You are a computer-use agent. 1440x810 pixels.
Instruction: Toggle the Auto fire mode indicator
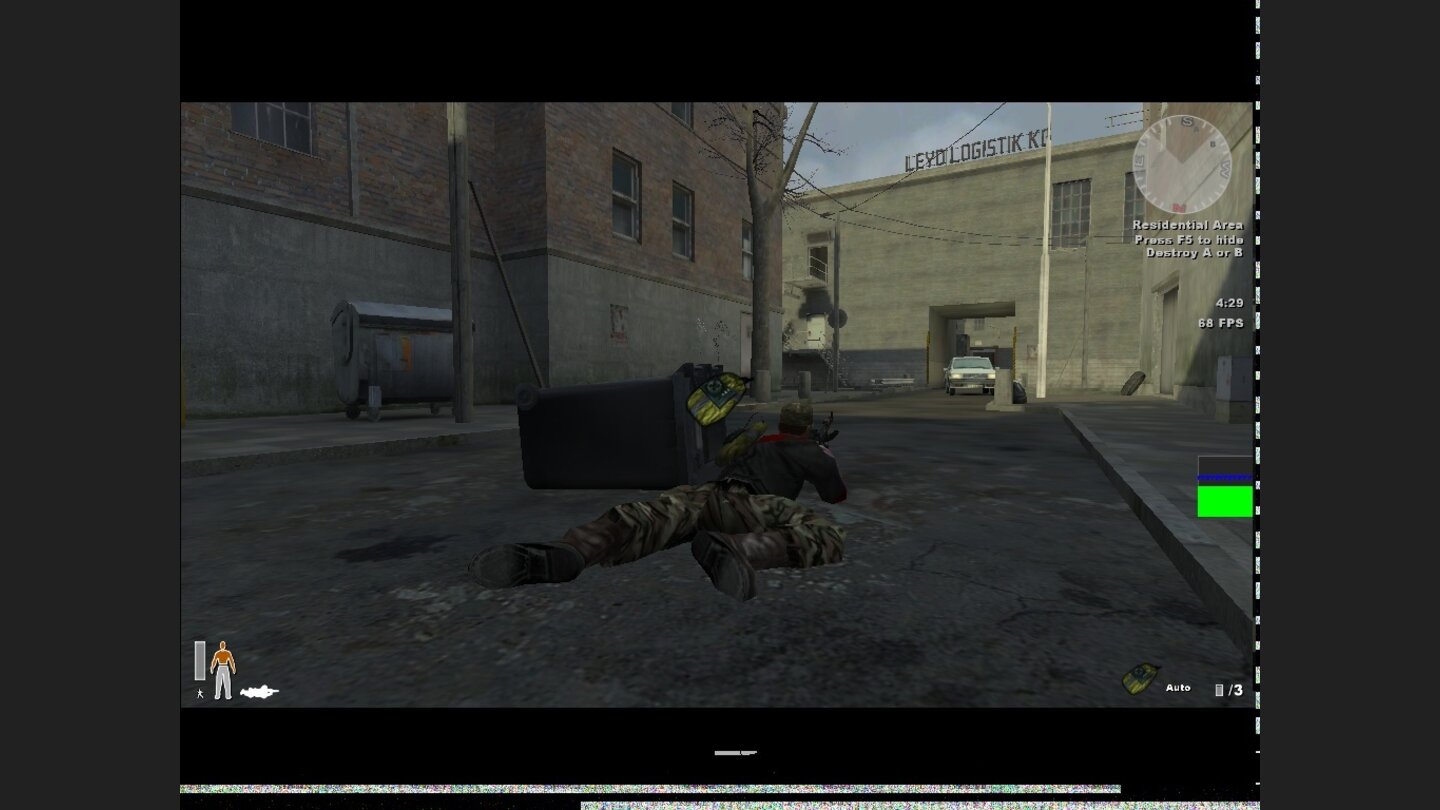pos(1178,688)
